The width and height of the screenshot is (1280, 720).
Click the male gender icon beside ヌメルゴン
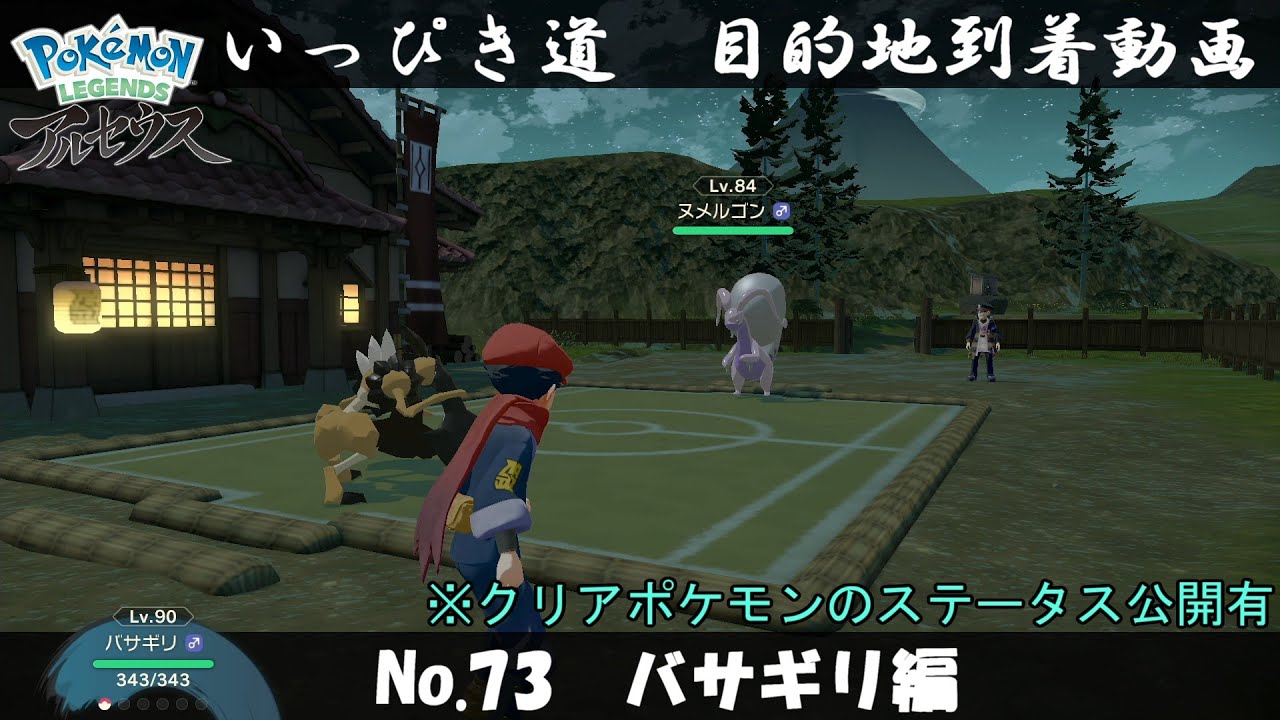coord(781,211)
